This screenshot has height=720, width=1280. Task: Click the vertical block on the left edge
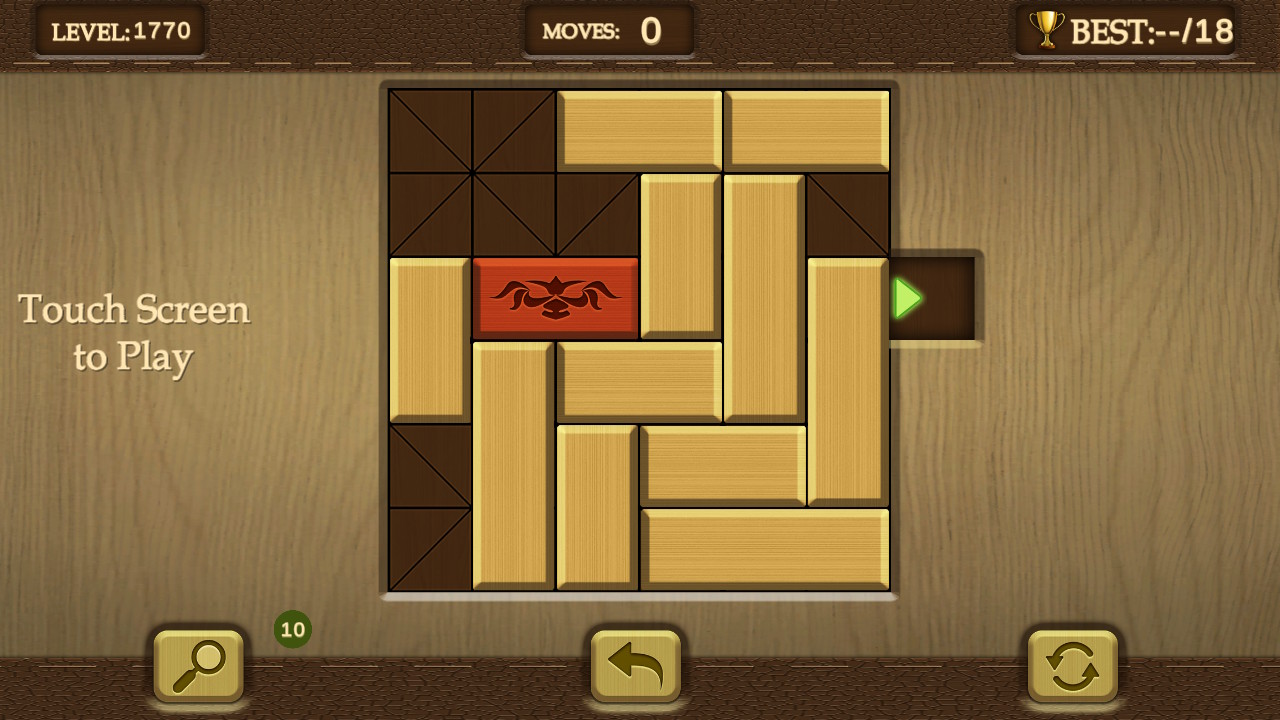[x=429, y=340]
